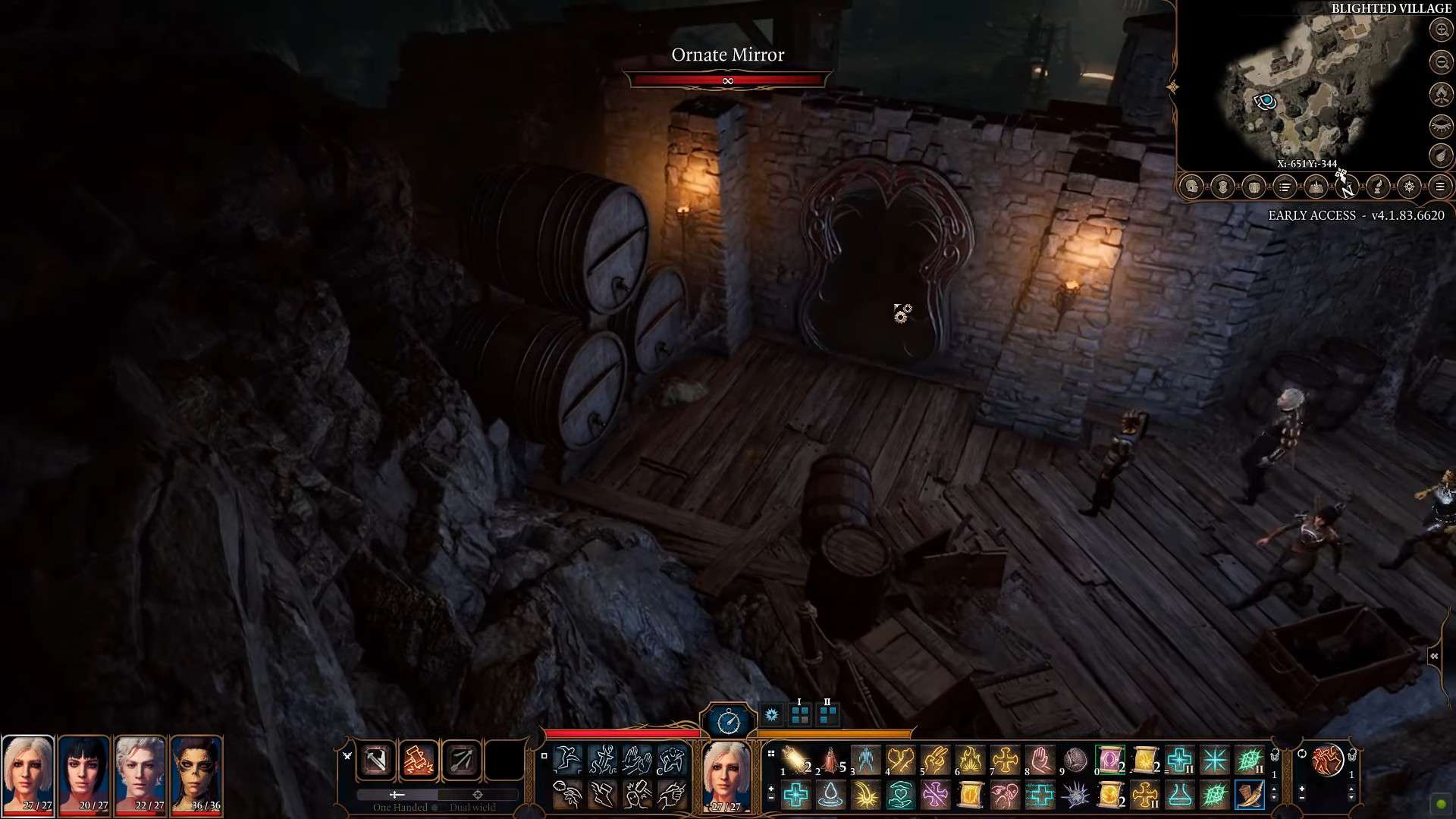This screenshot has height=819, width=1456.
Task: Select the pink scroll in slot 0
Action: tap(1110, 760)
